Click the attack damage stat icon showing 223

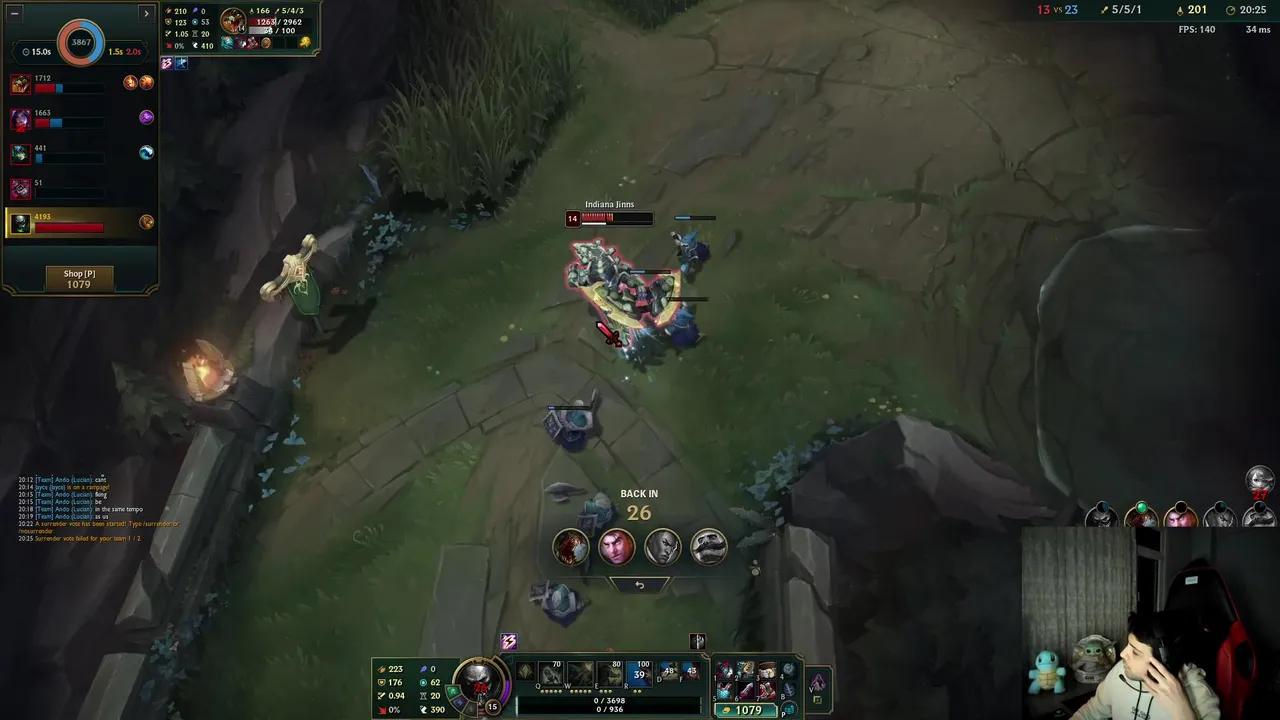381,668
